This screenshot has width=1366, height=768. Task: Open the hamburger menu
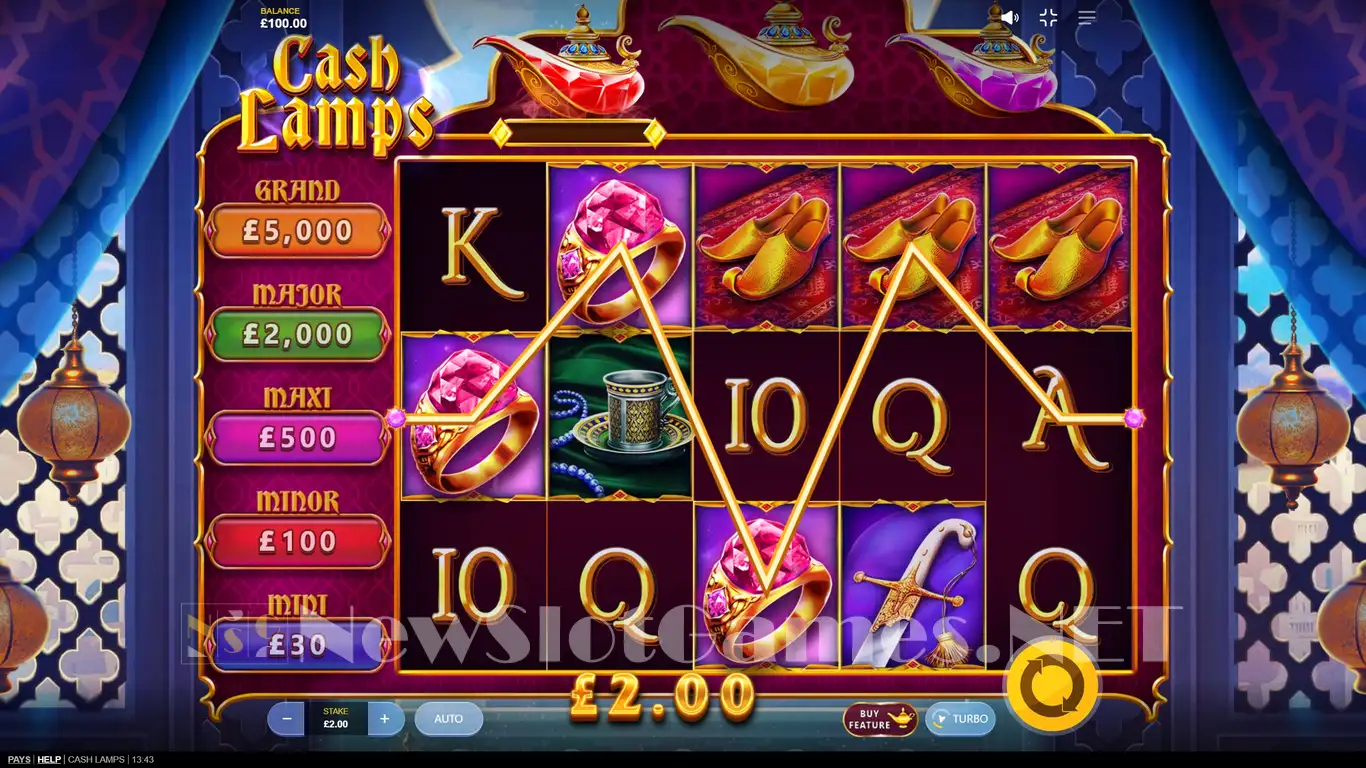click(1087, 17)
